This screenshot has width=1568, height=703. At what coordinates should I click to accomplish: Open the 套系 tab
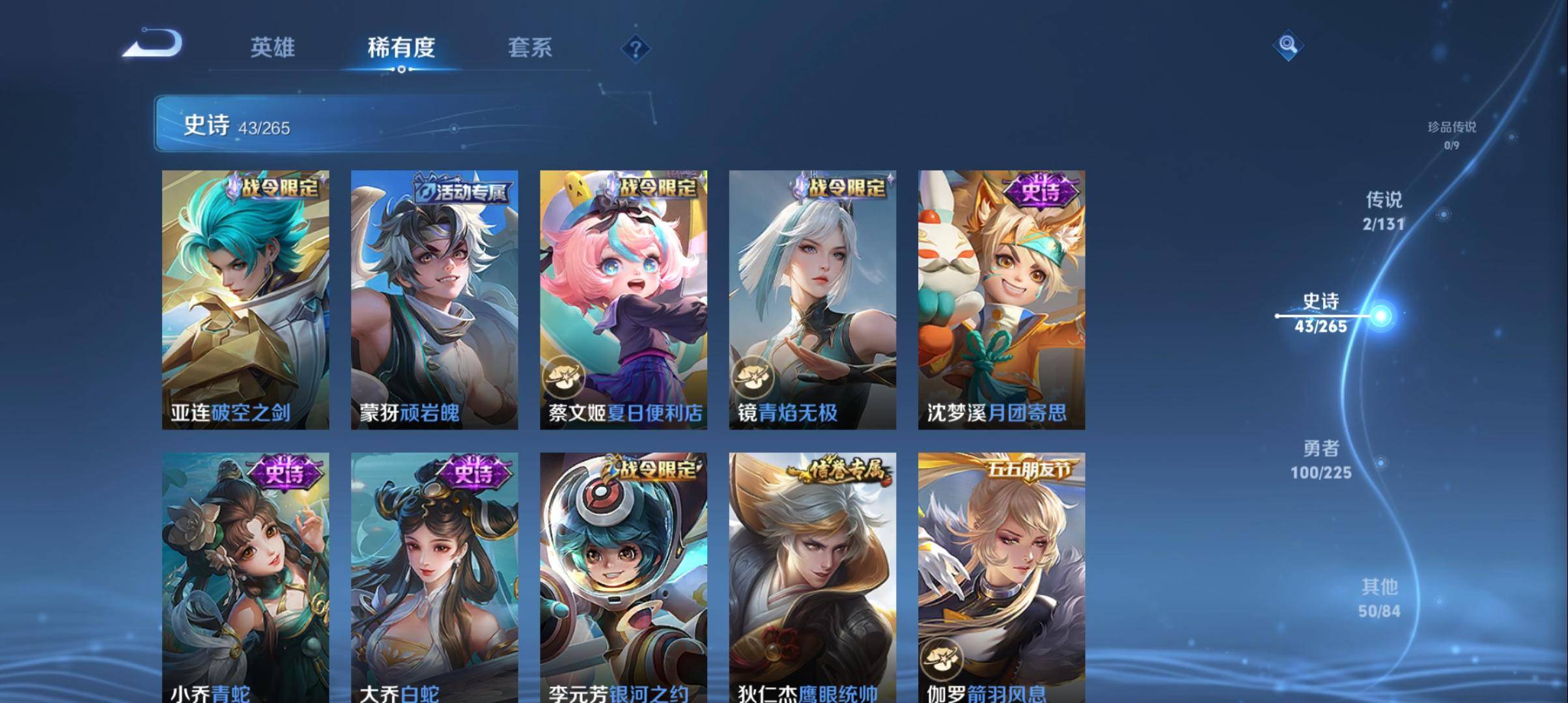pyautogui.click(x=530, y=48)
